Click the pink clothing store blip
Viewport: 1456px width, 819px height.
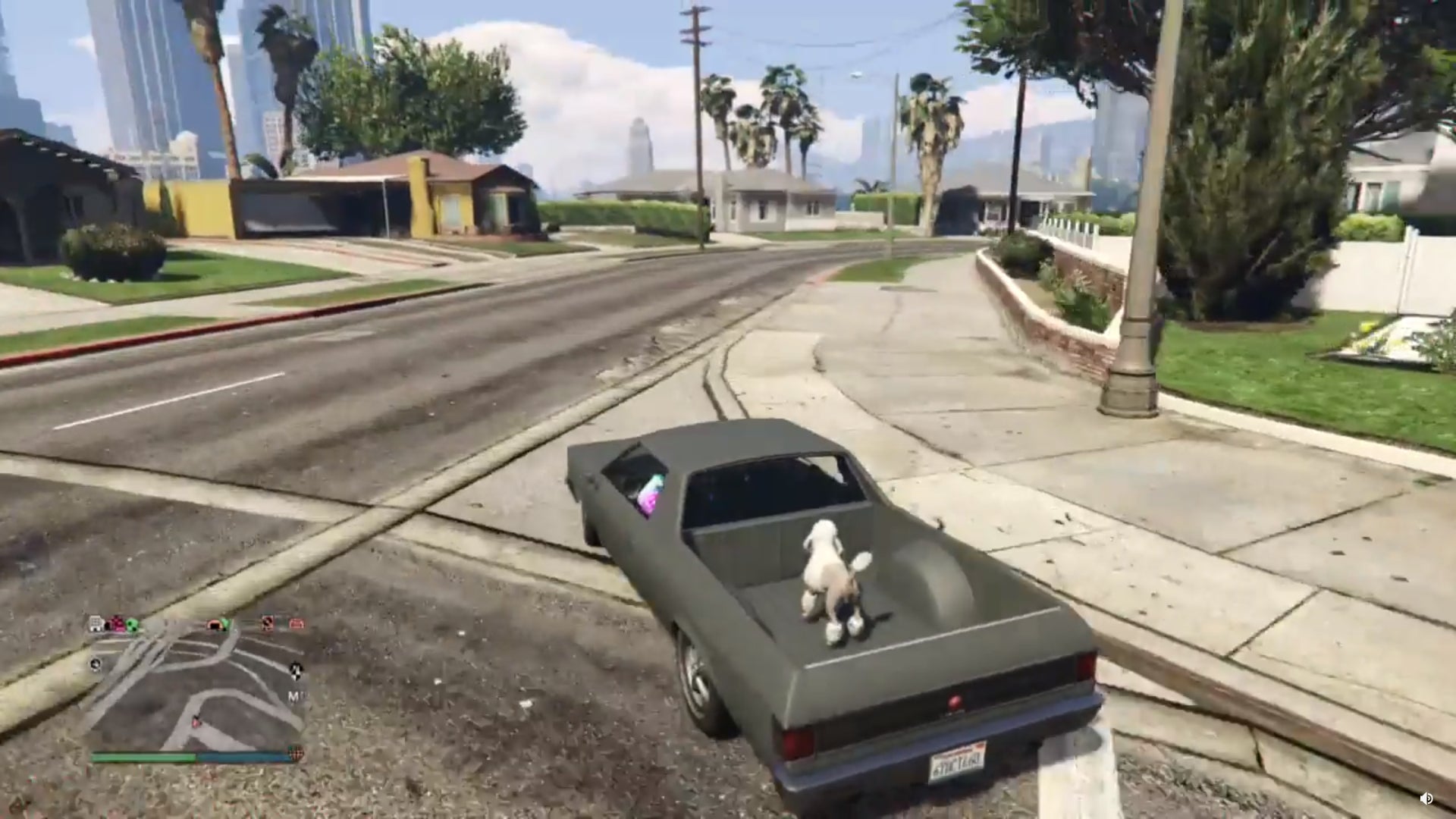(x=115, y=623)
